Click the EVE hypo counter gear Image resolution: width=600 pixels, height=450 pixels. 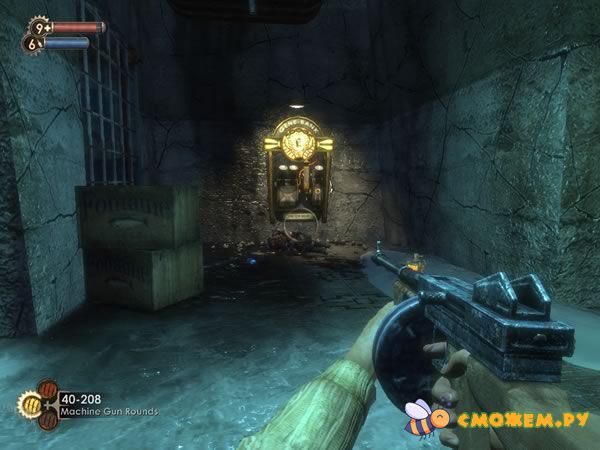click(x=31, y=43)
